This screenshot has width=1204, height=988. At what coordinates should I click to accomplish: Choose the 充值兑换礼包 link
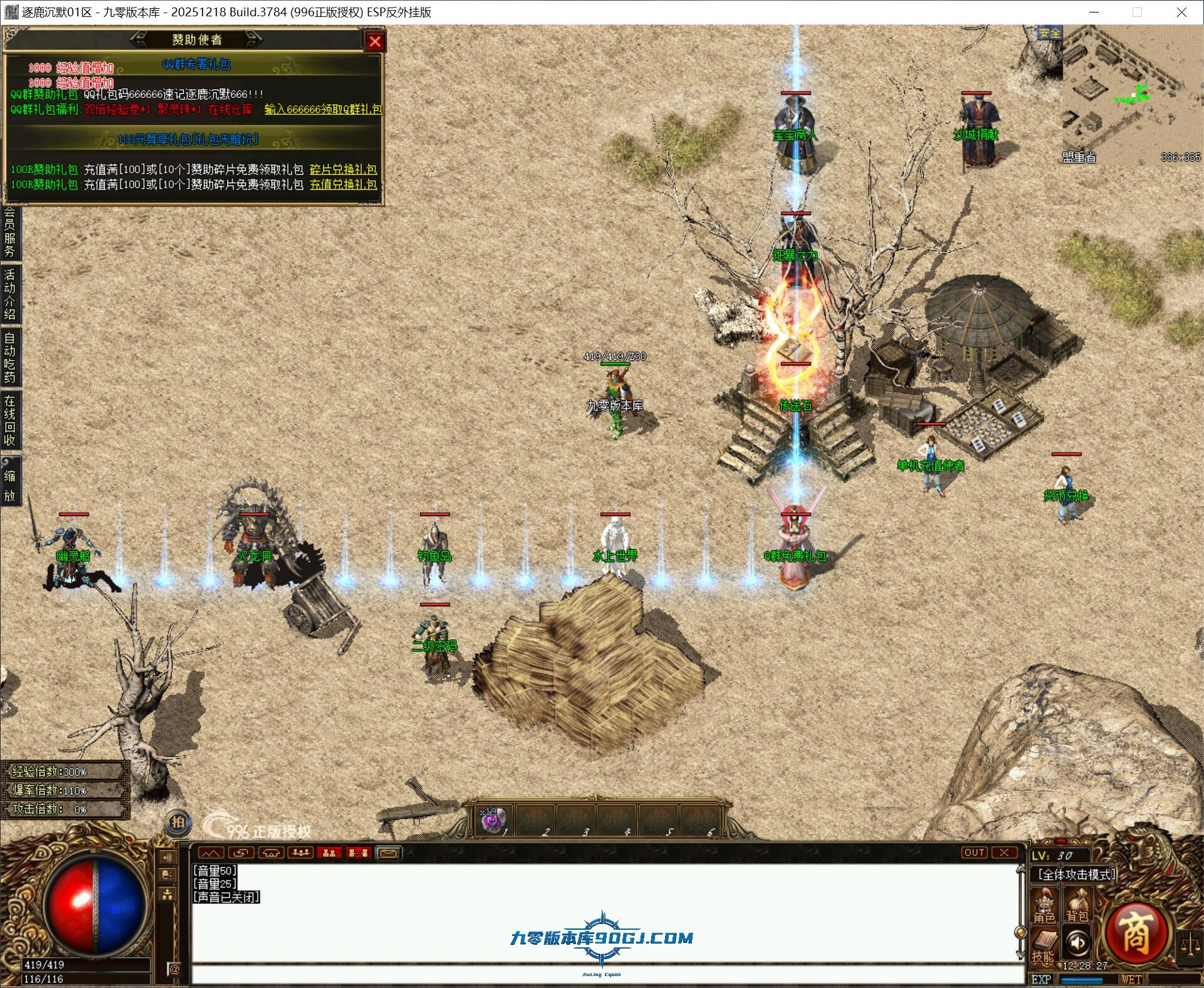[343, 184]
